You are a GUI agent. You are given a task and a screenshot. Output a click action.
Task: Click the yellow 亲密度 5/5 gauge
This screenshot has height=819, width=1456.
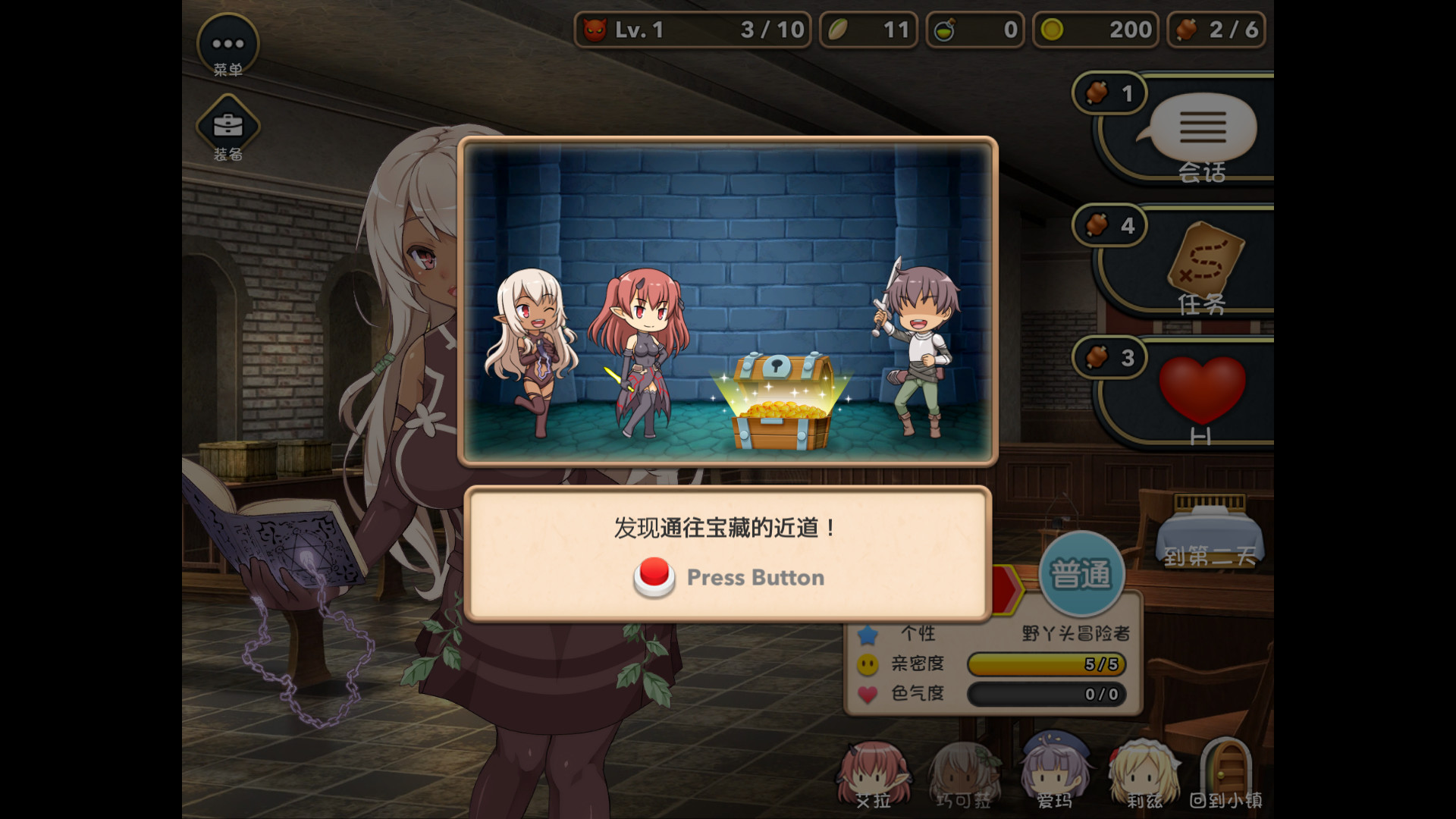[1046, 664]
